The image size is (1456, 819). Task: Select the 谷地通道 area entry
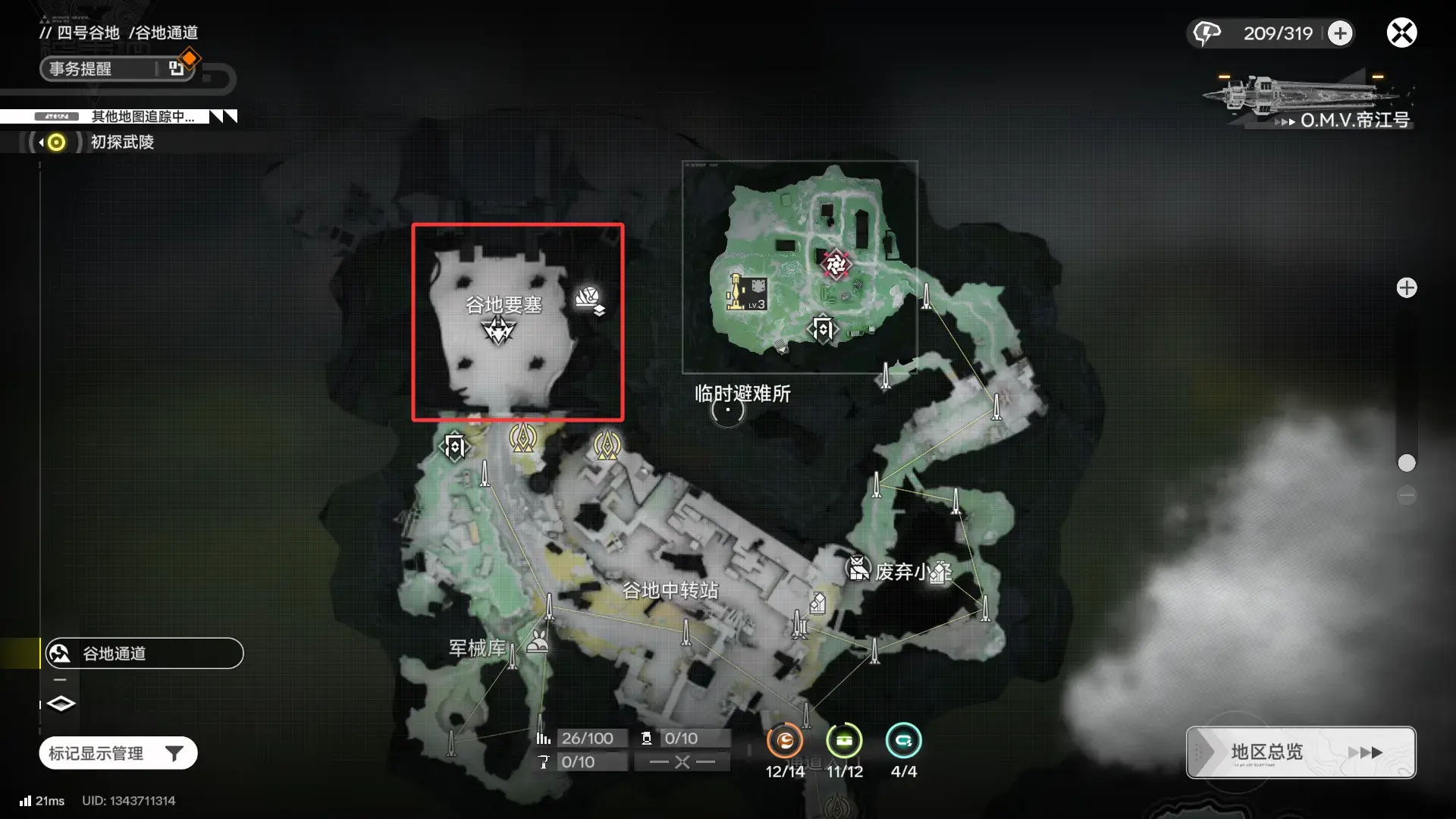(144, 654)
